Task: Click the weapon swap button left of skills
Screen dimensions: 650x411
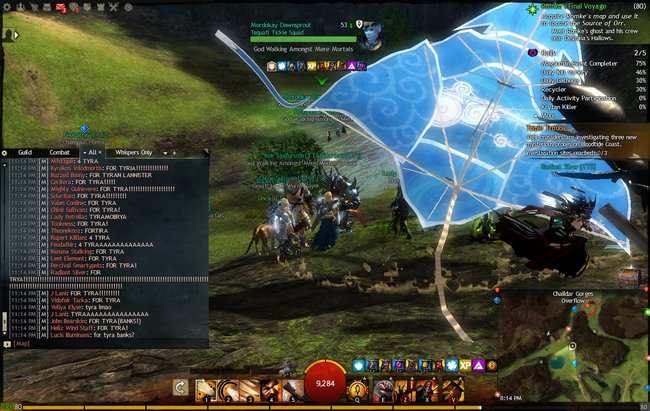Action: (180, 387)
